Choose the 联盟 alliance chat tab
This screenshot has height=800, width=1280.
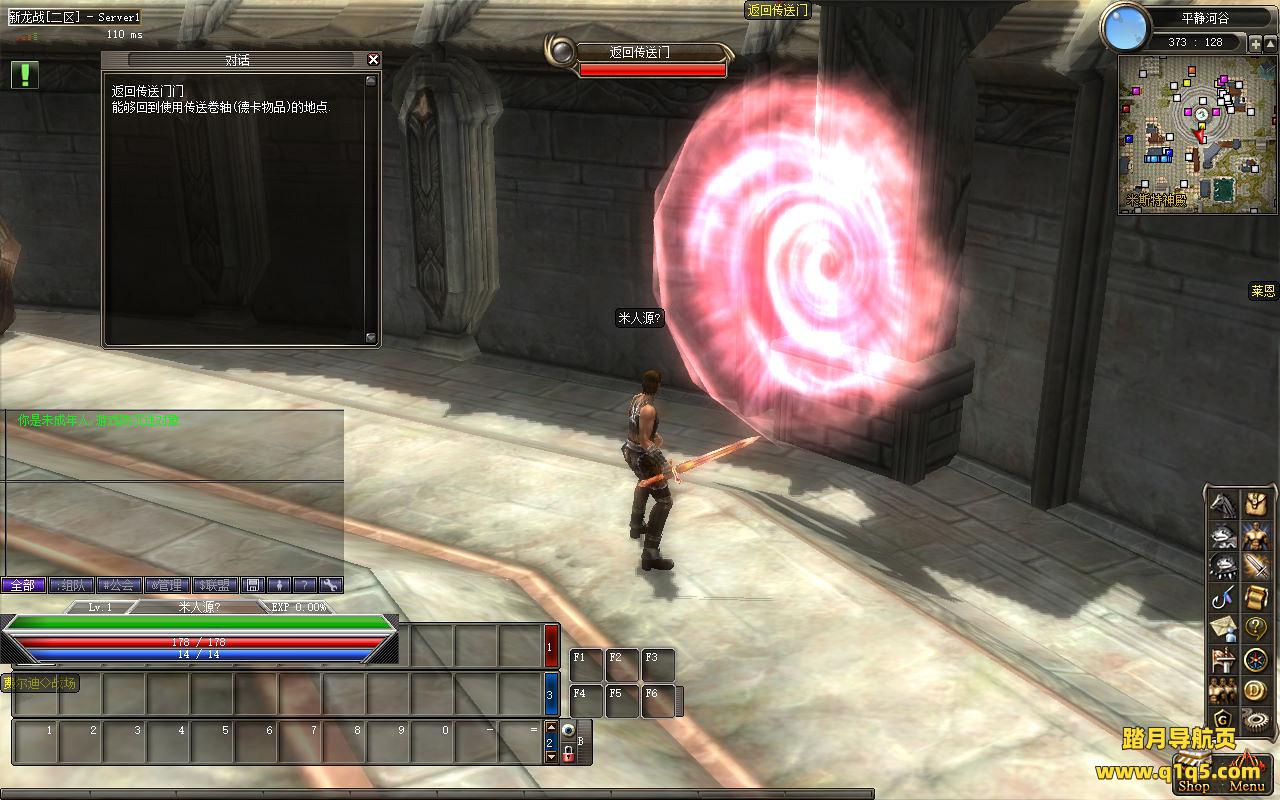coord(215,585)
